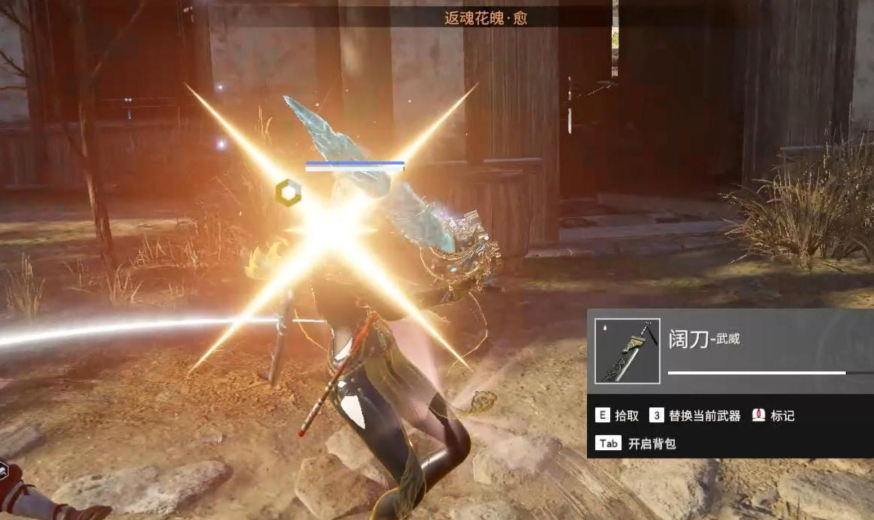The height and width of the screenshot is (520, 874).
Task: Select the 阔刀 greatsword thumbnail in pickup panel
Action: tap(627, 351)
